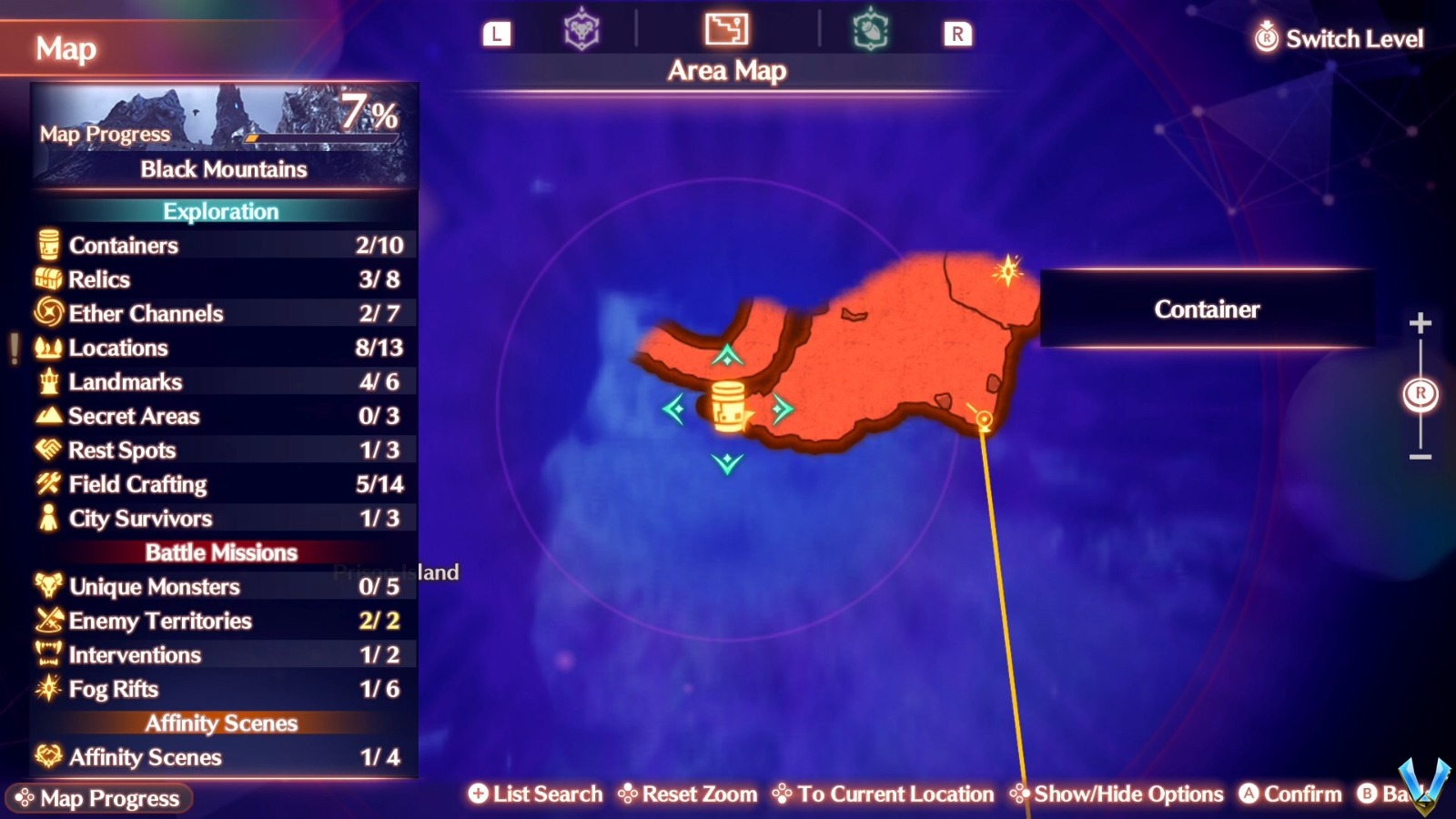Toggle the Switch Level control
This screenshot has height=819, width=1456.
1338,38
